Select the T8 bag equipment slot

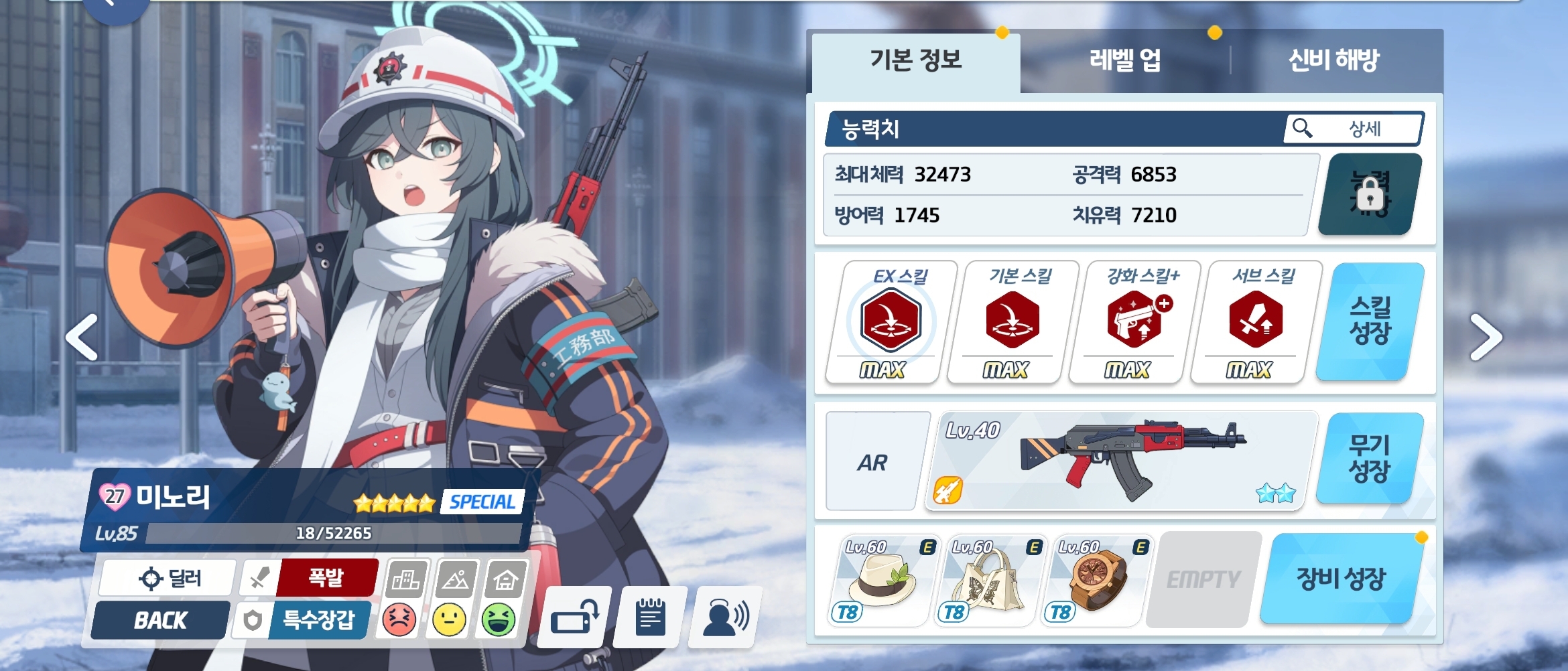[988, 580]
